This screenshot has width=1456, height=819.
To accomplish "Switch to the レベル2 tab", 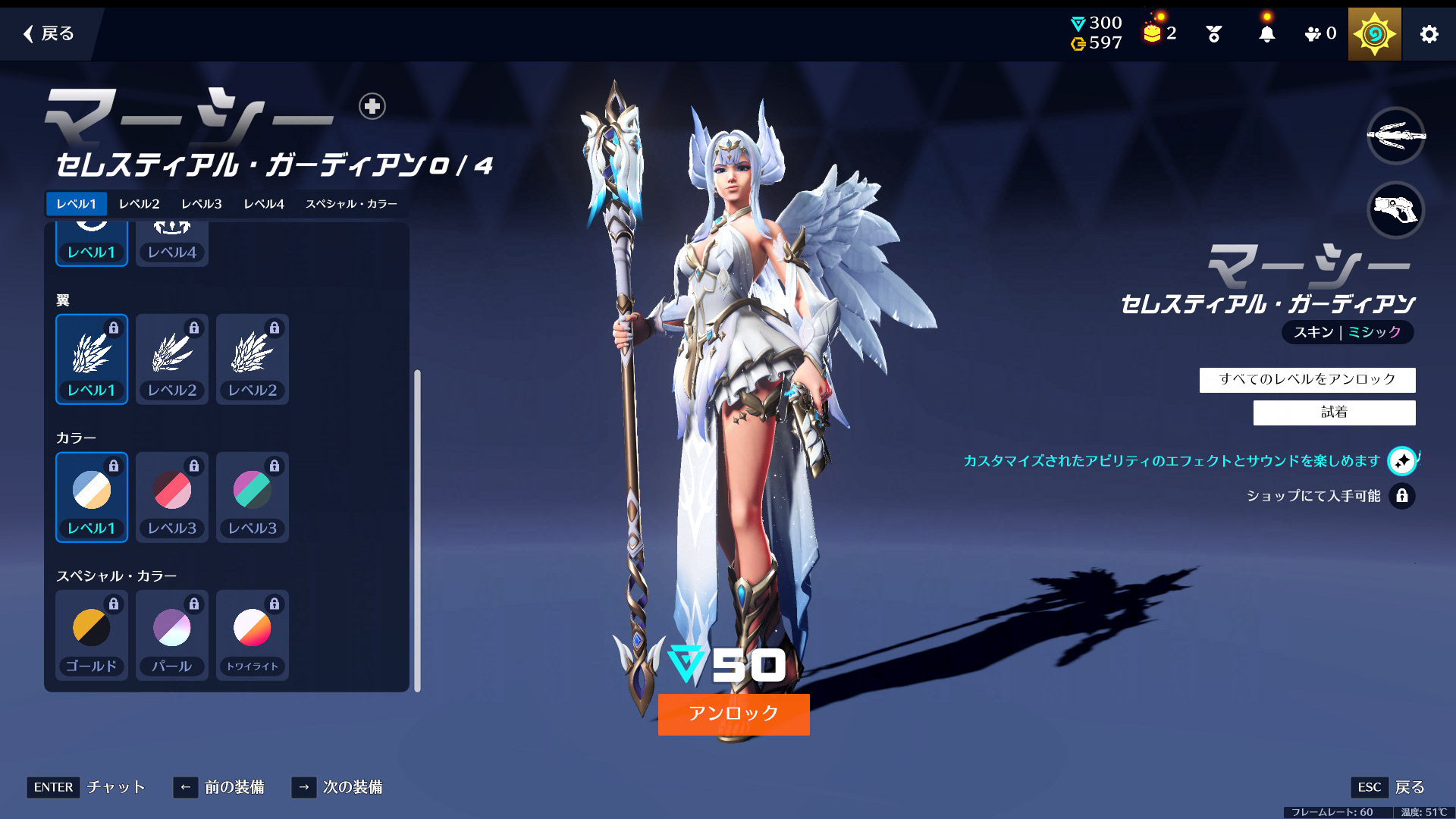I will [x=139, y=204].
